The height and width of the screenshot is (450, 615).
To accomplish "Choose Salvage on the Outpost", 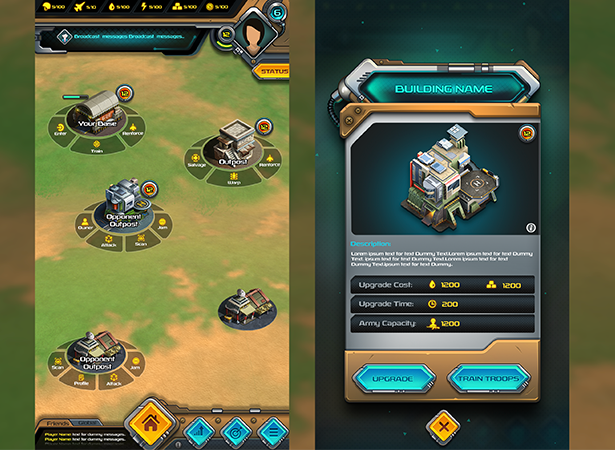I will [x=198, y=165].
